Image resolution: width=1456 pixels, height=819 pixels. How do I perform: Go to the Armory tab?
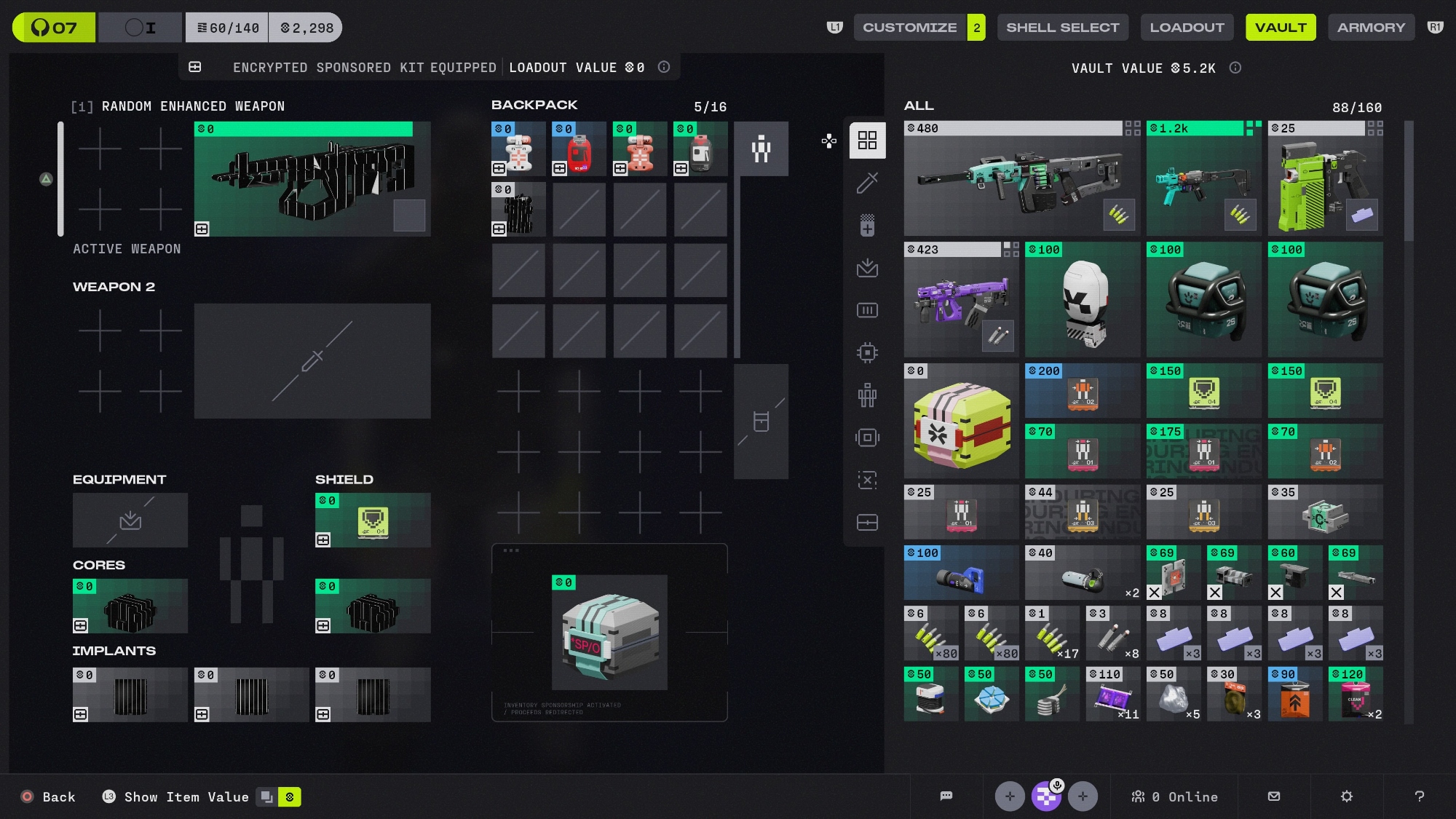(x=1371, y=28)
